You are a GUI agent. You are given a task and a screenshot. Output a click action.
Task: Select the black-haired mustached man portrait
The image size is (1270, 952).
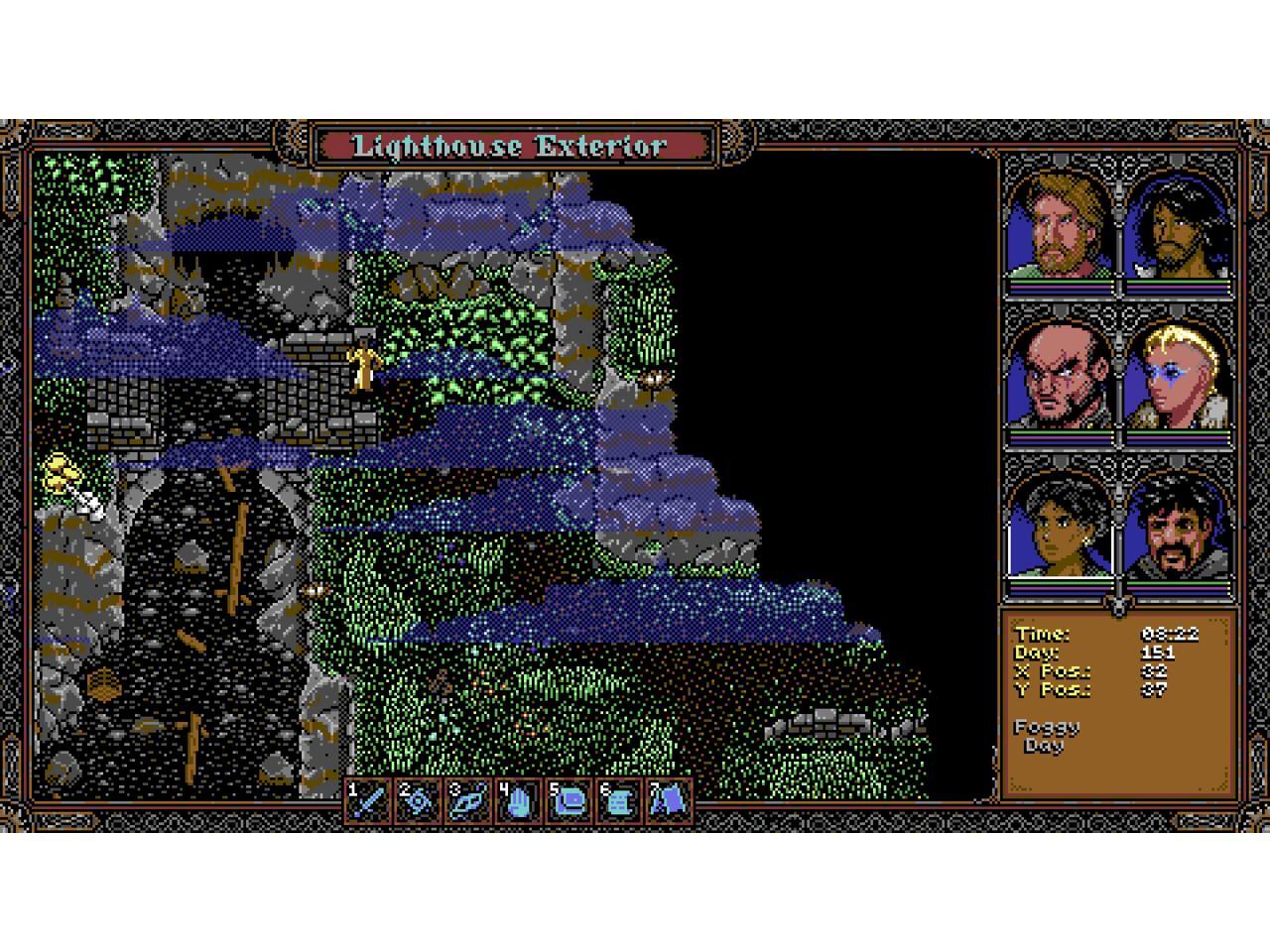[1179, 528]
